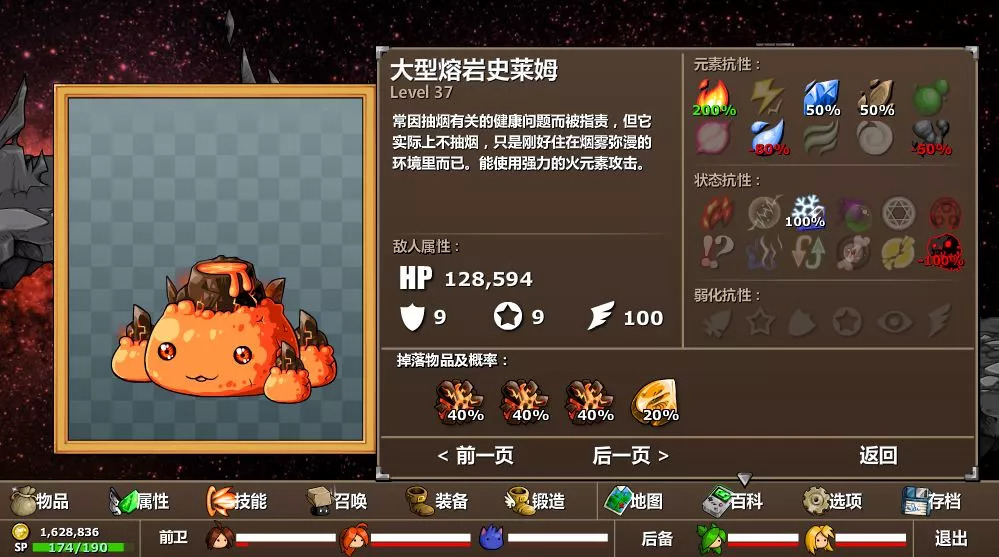999x557 pixels.
Task: Go to the next page (后一页)
Action: [x=630, y=456]
